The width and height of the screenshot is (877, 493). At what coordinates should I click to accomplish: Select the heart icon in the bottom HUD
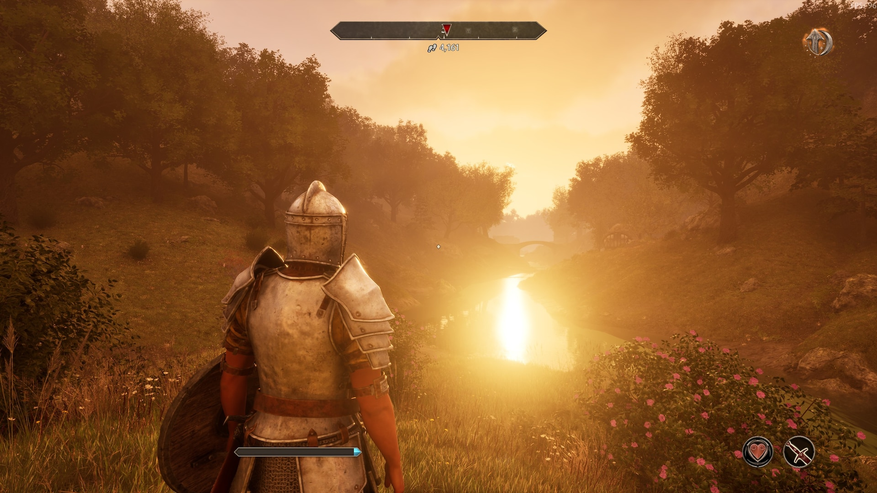[x=757, y=452]
